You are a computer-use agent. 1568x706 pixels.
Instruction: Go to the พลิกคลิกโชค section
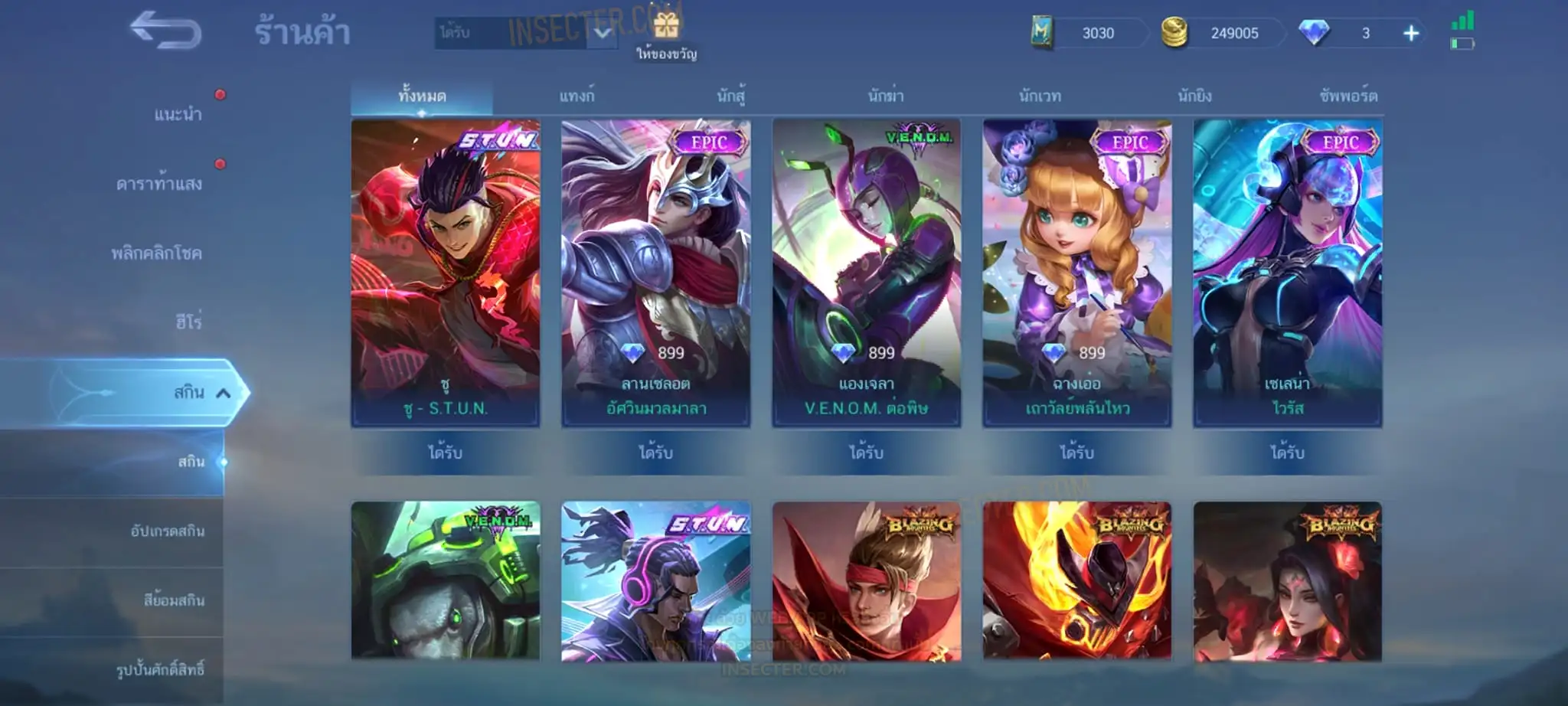[x=157, y=253]
